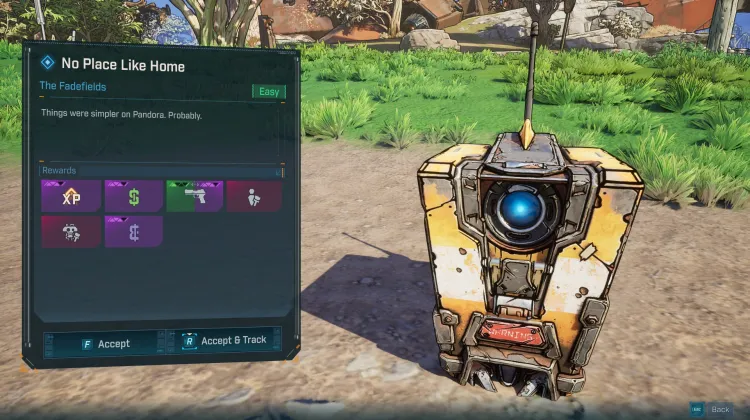The height and width of the screenshot is (420, 750).
Task: Inspect the green dollar cash reward
Action: [x=133, y=196]
